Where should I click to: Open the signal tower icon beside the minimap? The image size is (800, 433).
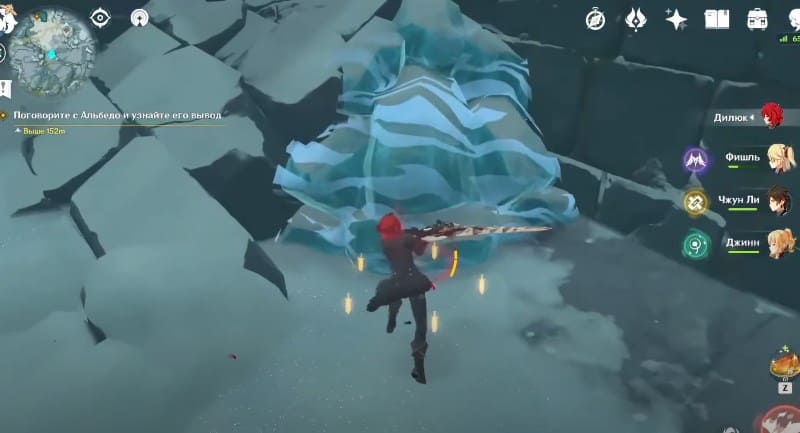pos(137,17)
